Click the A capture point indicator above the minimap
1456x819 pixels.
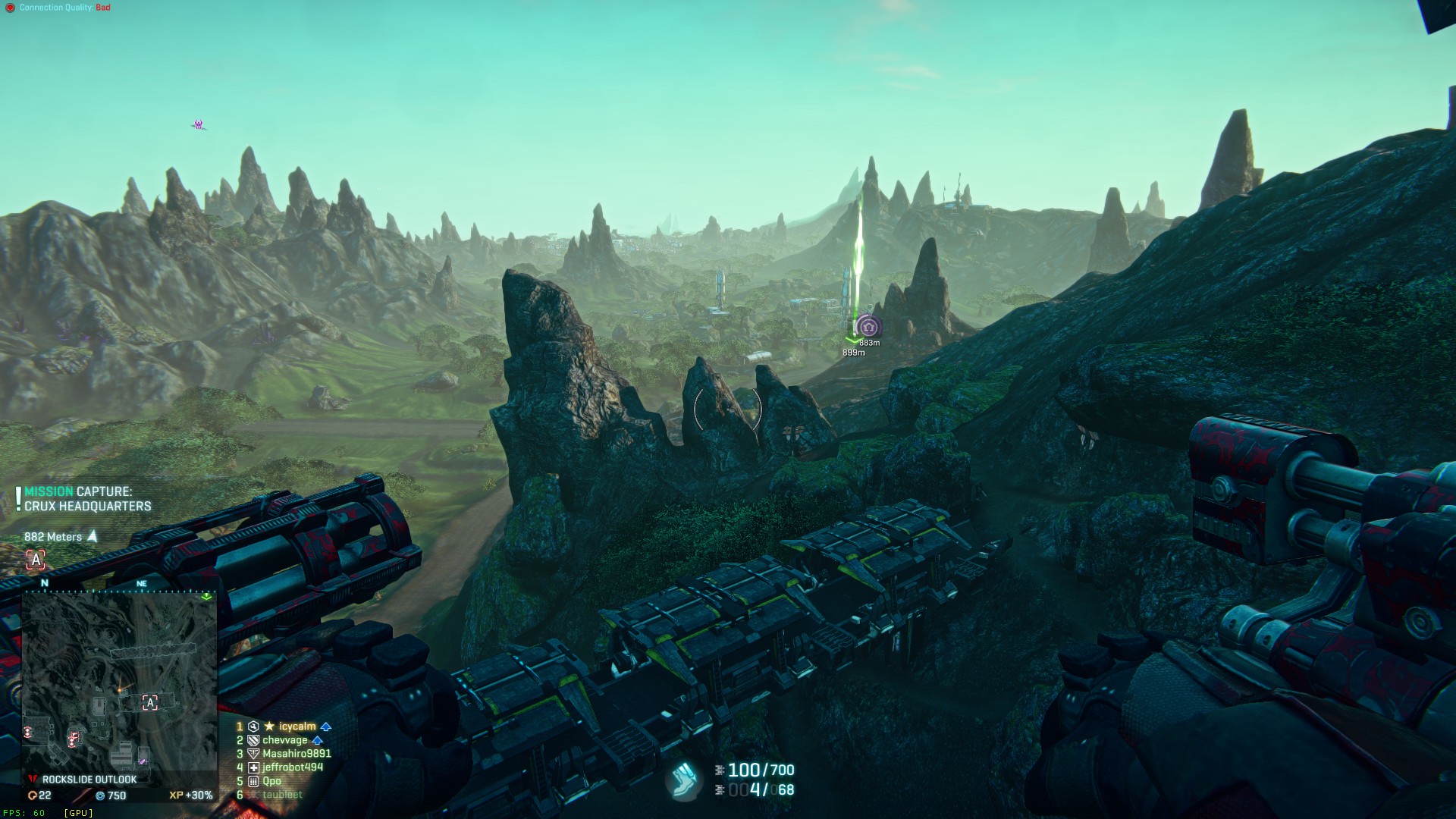point(36,560)
